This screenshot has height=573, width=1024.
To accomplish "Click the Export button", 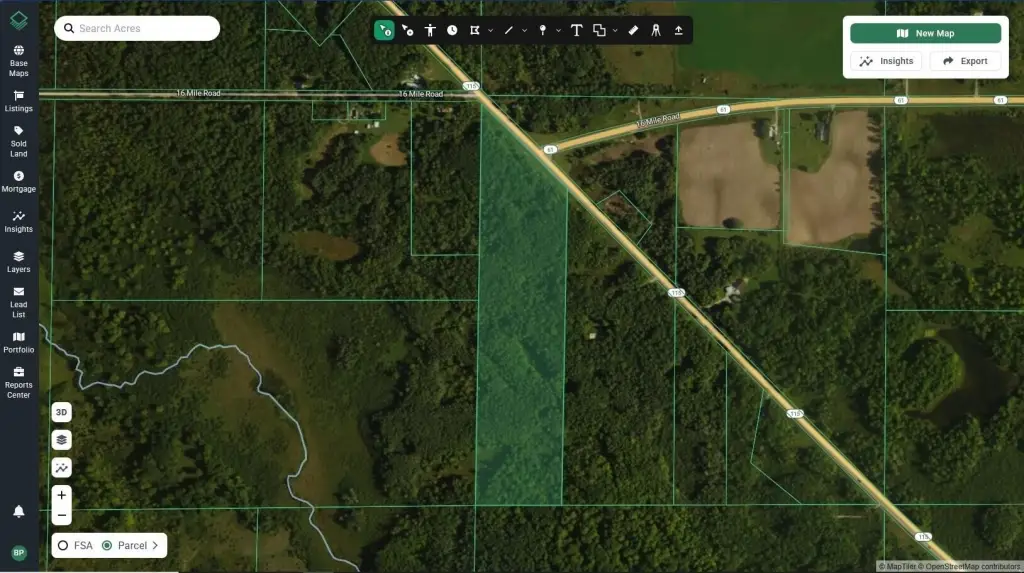I will click(965, 61).
